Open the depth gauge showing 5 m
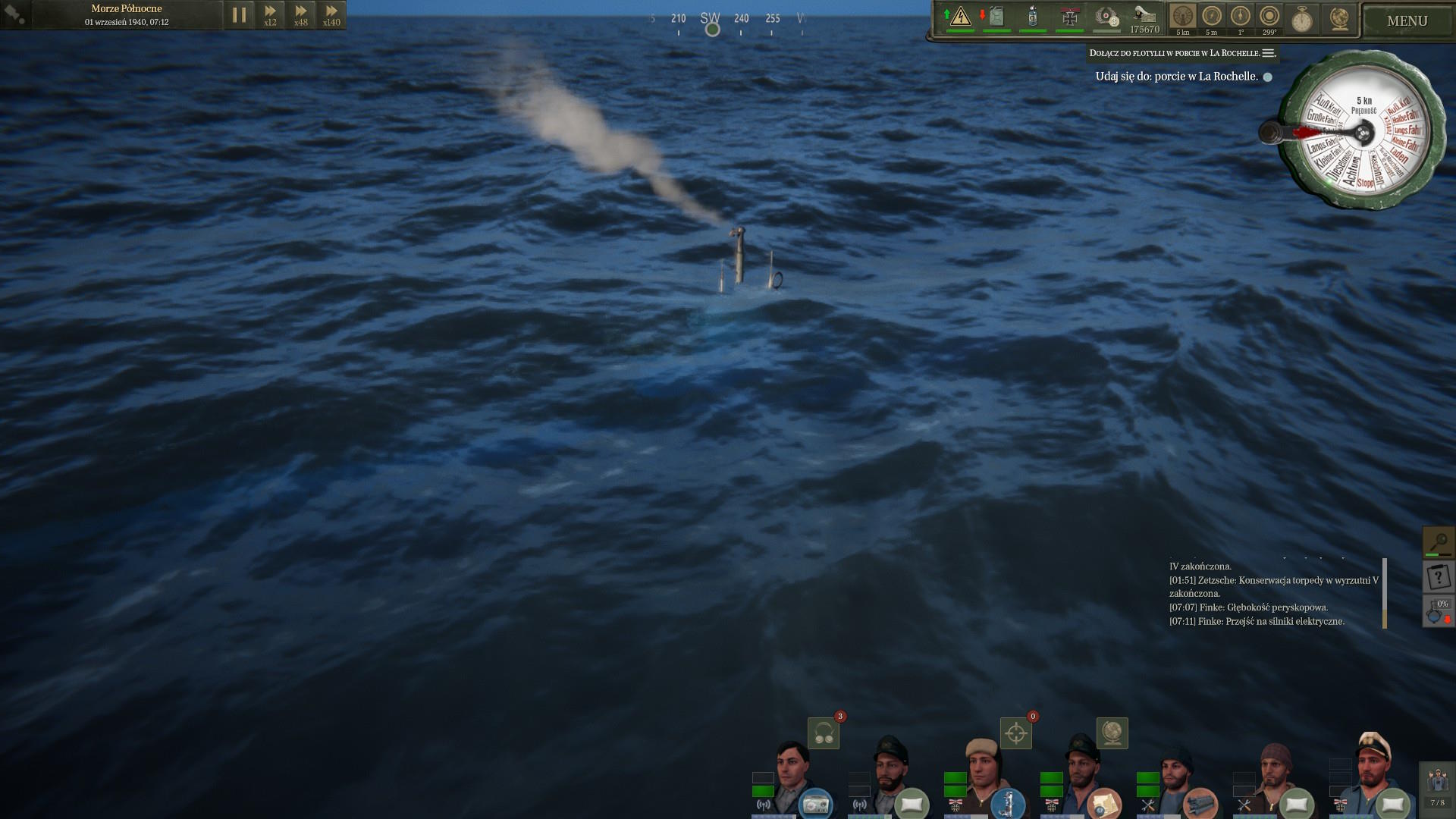 1211,17
